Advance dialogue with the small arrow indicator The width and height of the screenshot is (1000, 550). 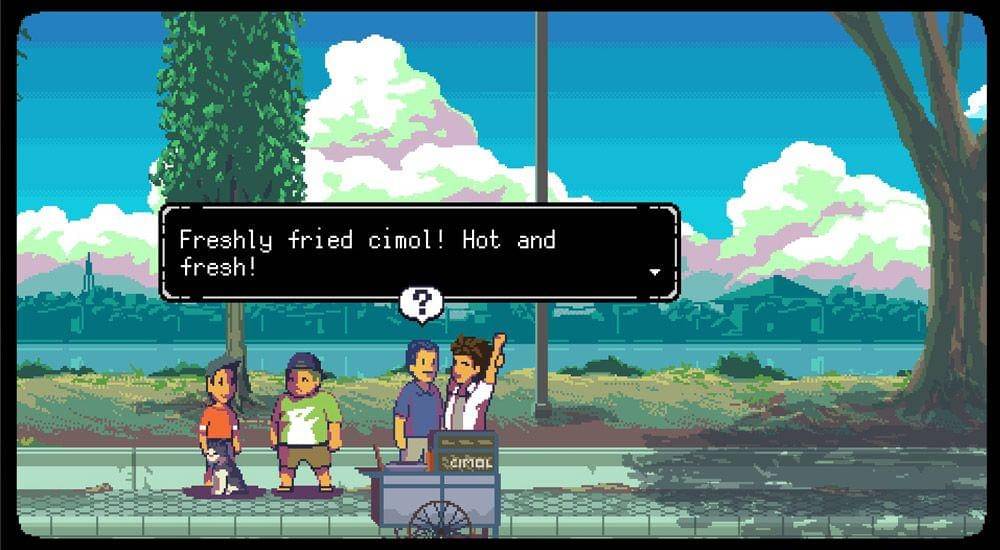pyautogui.click(x=655, y=271)
